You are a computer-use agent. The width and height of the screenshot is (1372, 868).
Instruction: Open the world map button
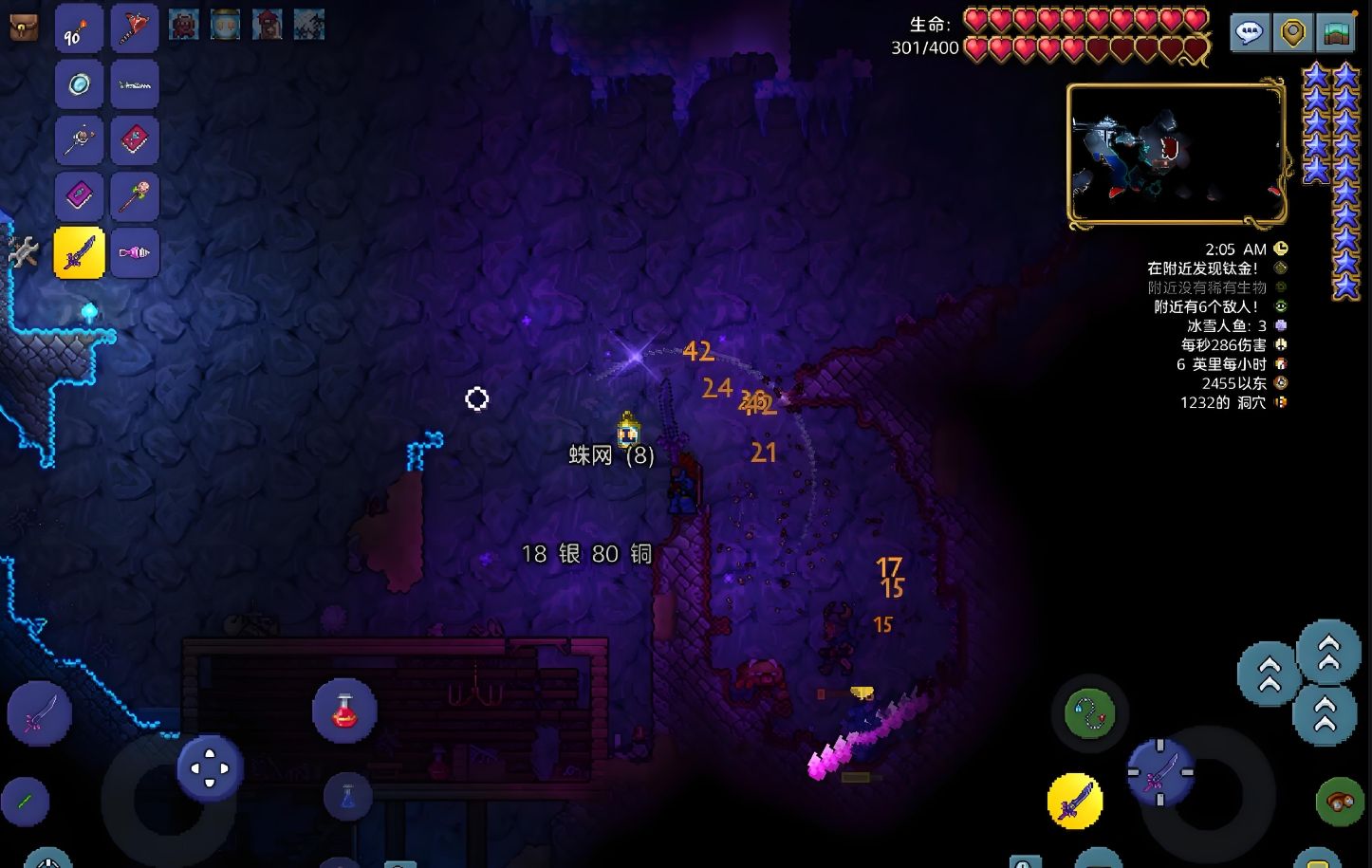tap(1336, 32)
